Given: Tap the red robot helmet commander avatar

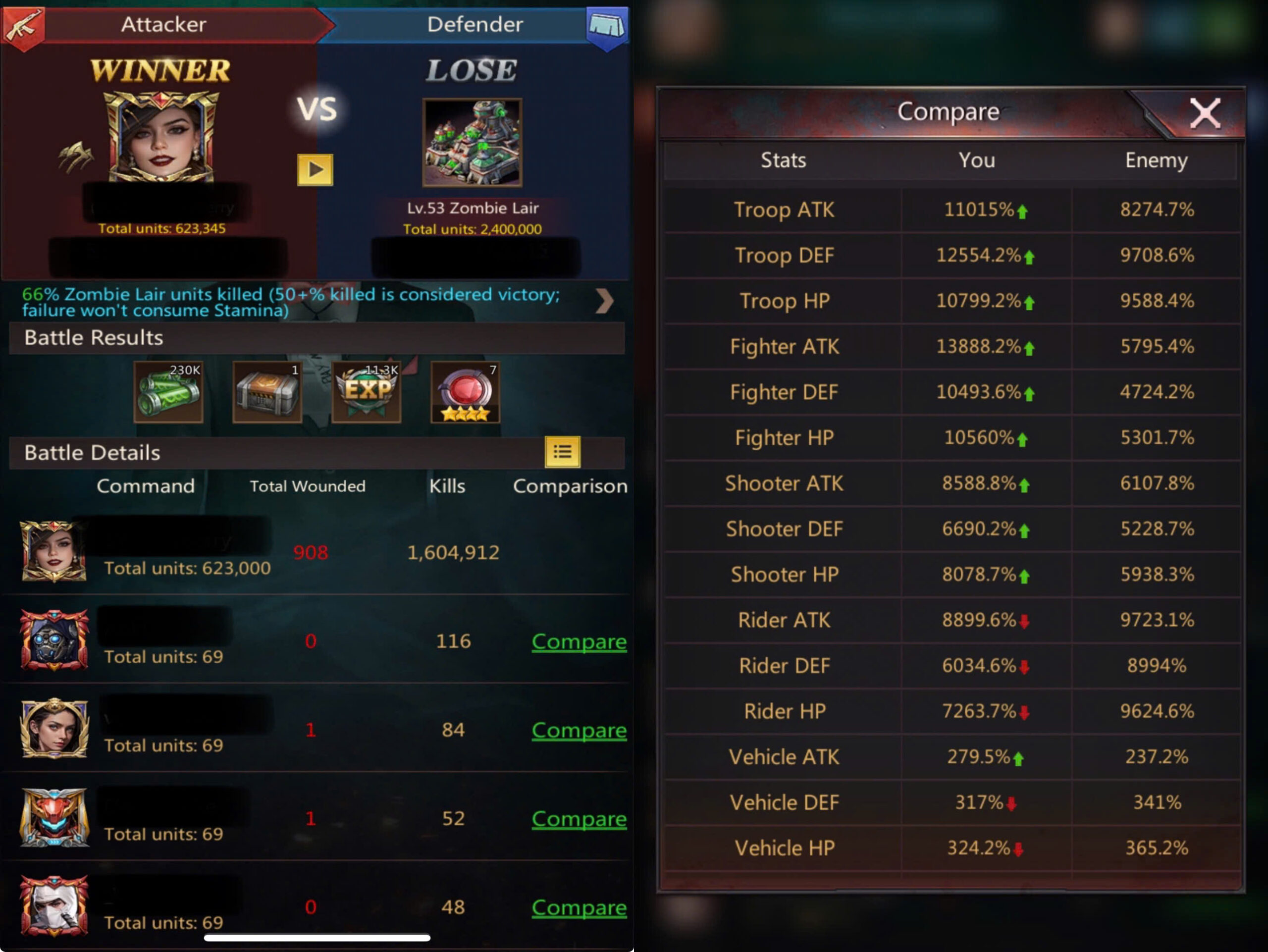Looking at the screenshot, I should [54, 818].
